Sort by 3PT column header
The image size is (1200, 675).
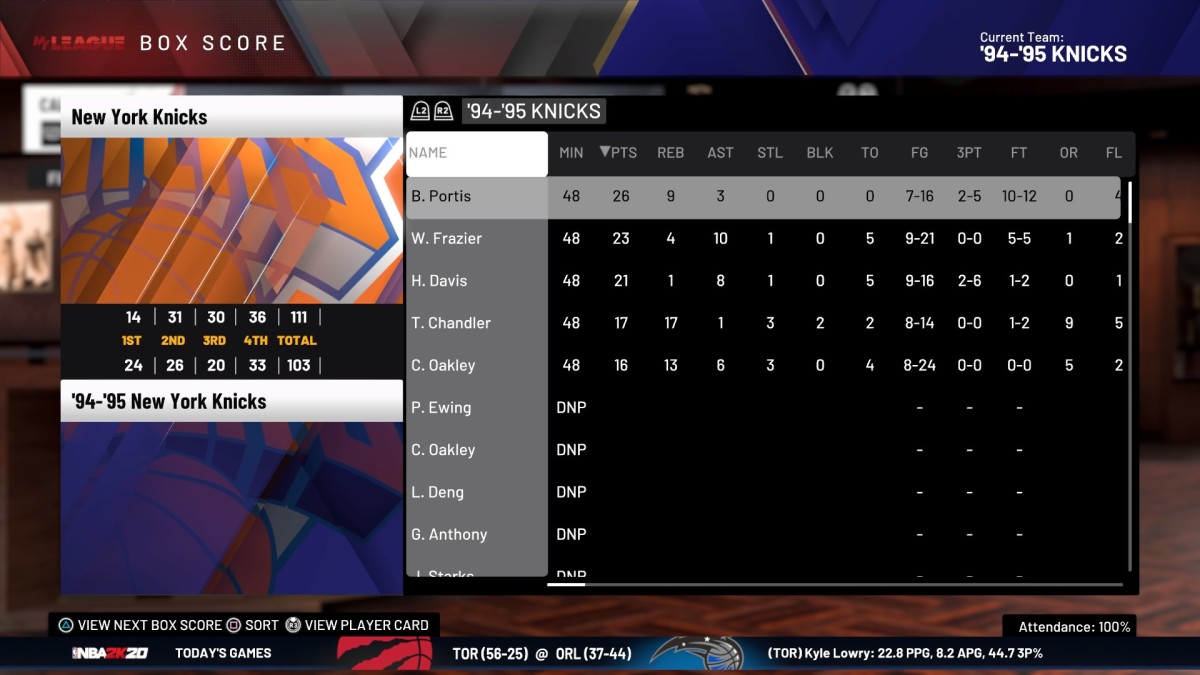[969, 153]
